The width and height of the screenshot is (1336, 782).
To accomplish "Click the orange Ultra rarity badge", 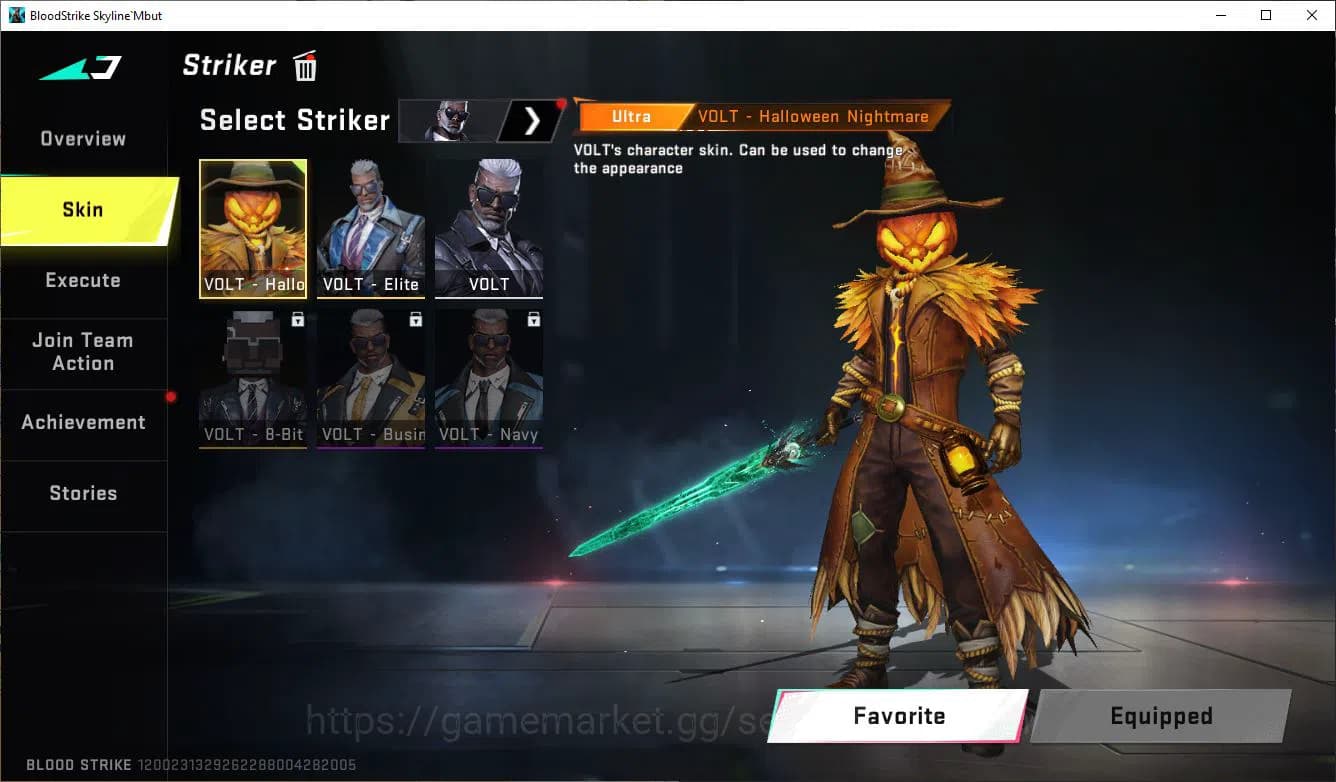I will tap(633, 116).
